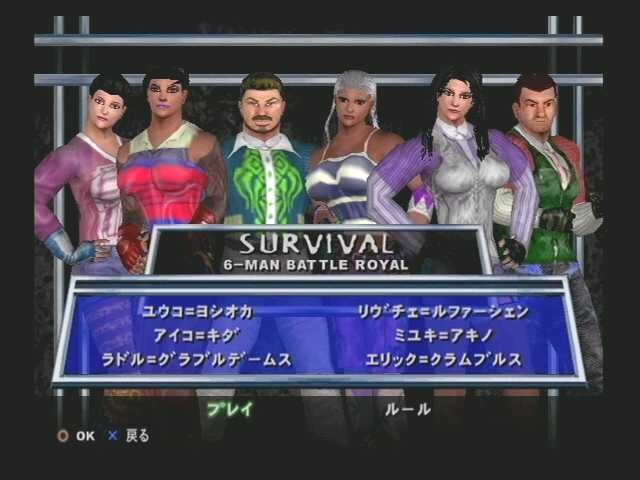Choose ラドル=グラブルデームス entry
Screen dimensions: 640x480
click(x=196, y=360)
